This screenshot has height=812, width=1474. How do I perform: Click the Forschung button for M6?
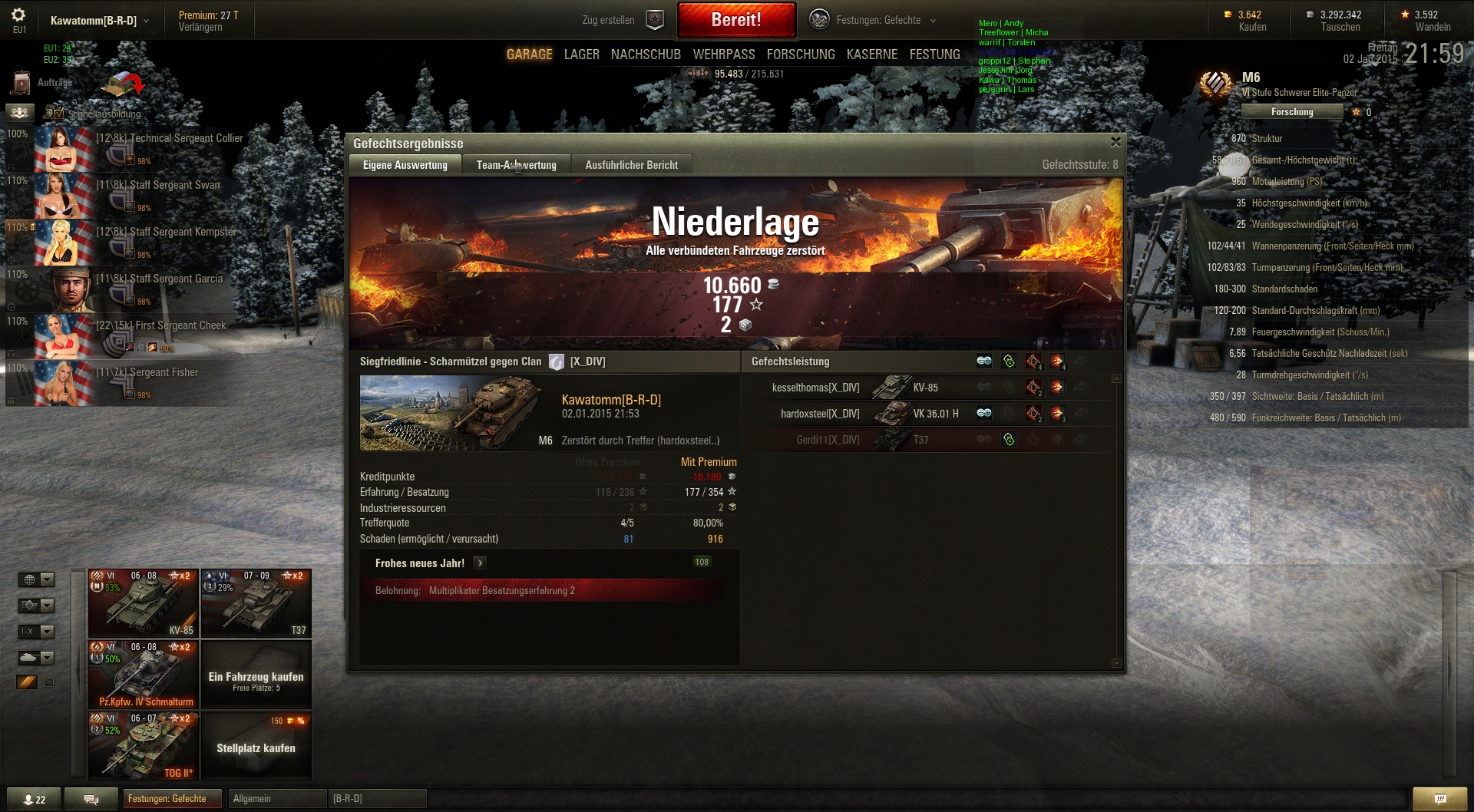pyautogui.click(x=1292, y=112)
